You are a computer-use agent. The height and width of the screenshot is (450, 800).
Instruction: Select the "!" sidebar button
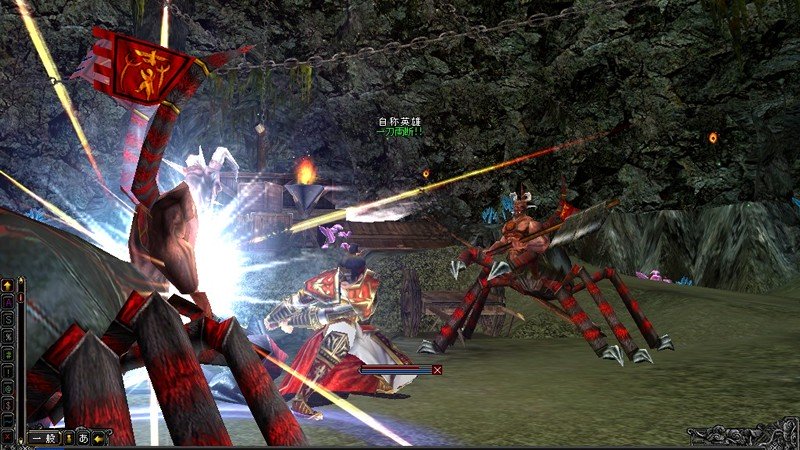[7, 371]
